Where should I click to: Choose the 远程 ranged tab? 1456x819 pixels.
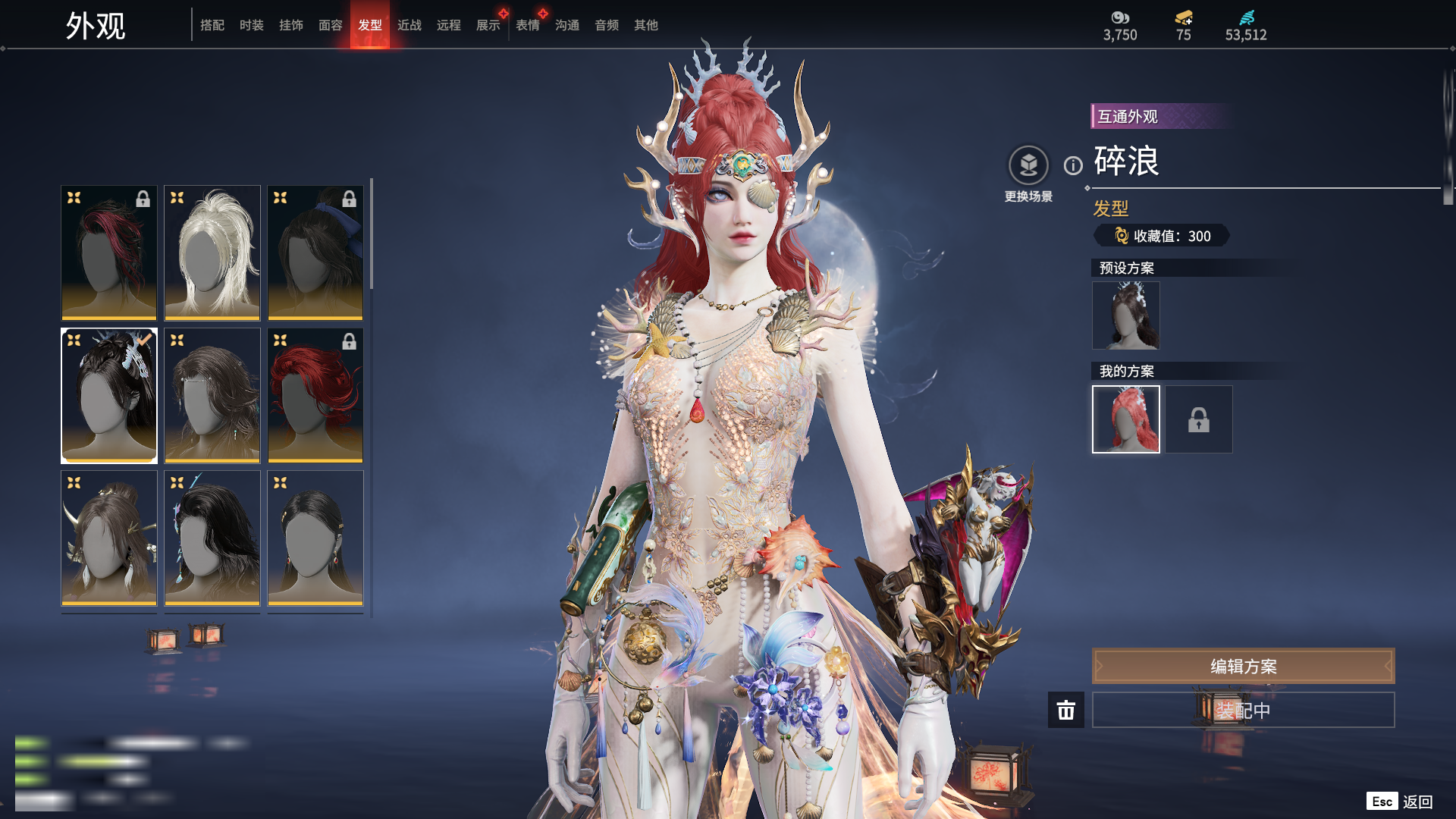pos(449,25)
